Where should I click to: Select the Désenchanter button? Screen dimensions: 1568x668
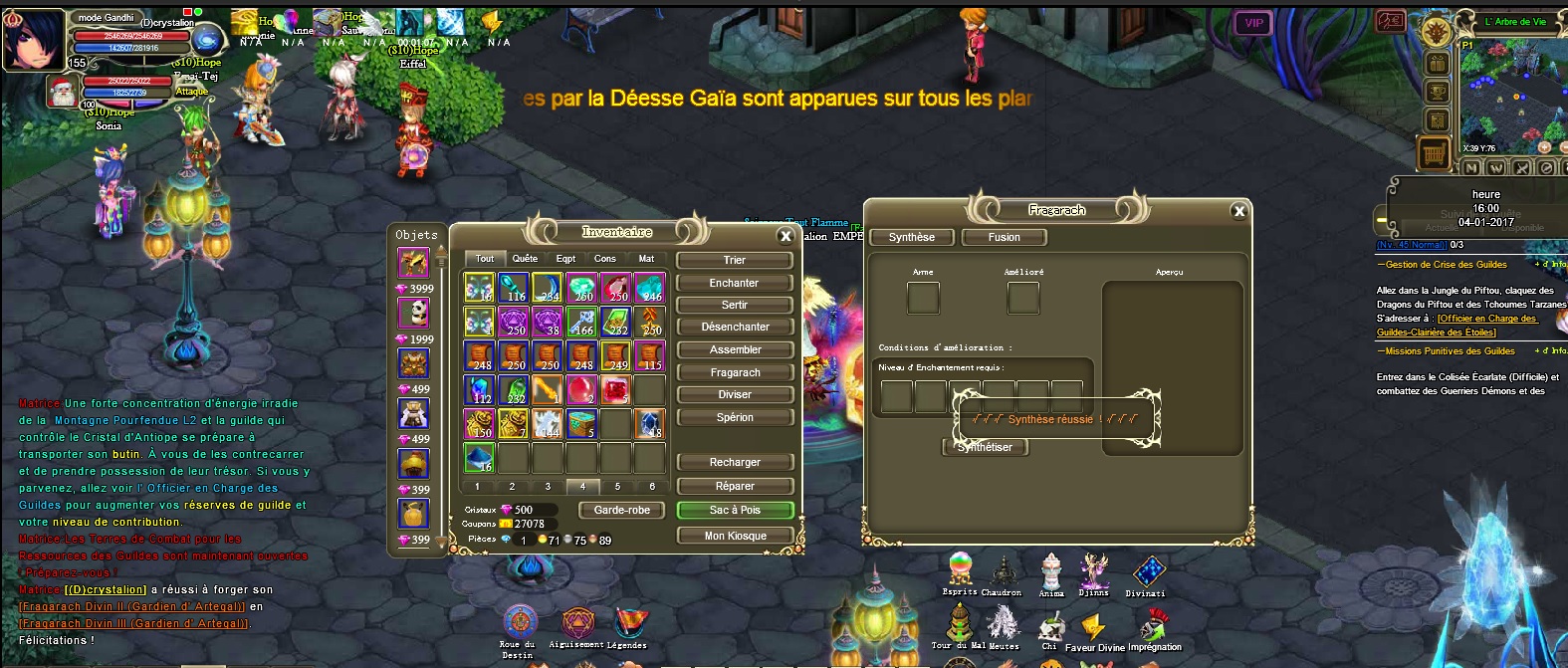click(x=735, y=327)
